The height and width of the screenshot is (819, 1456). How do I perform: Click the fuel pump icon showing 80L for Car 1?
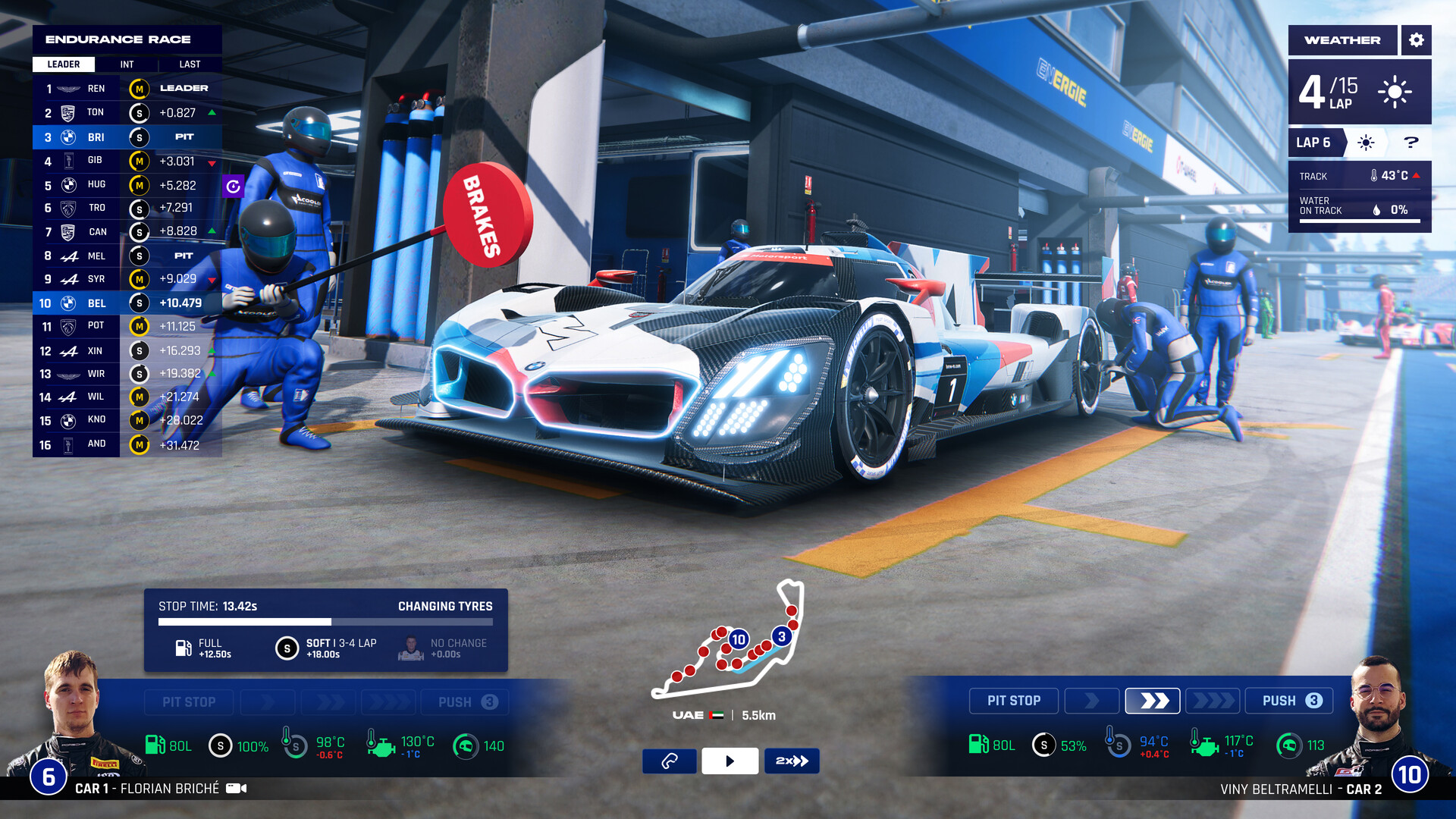(x=155, y=745)
